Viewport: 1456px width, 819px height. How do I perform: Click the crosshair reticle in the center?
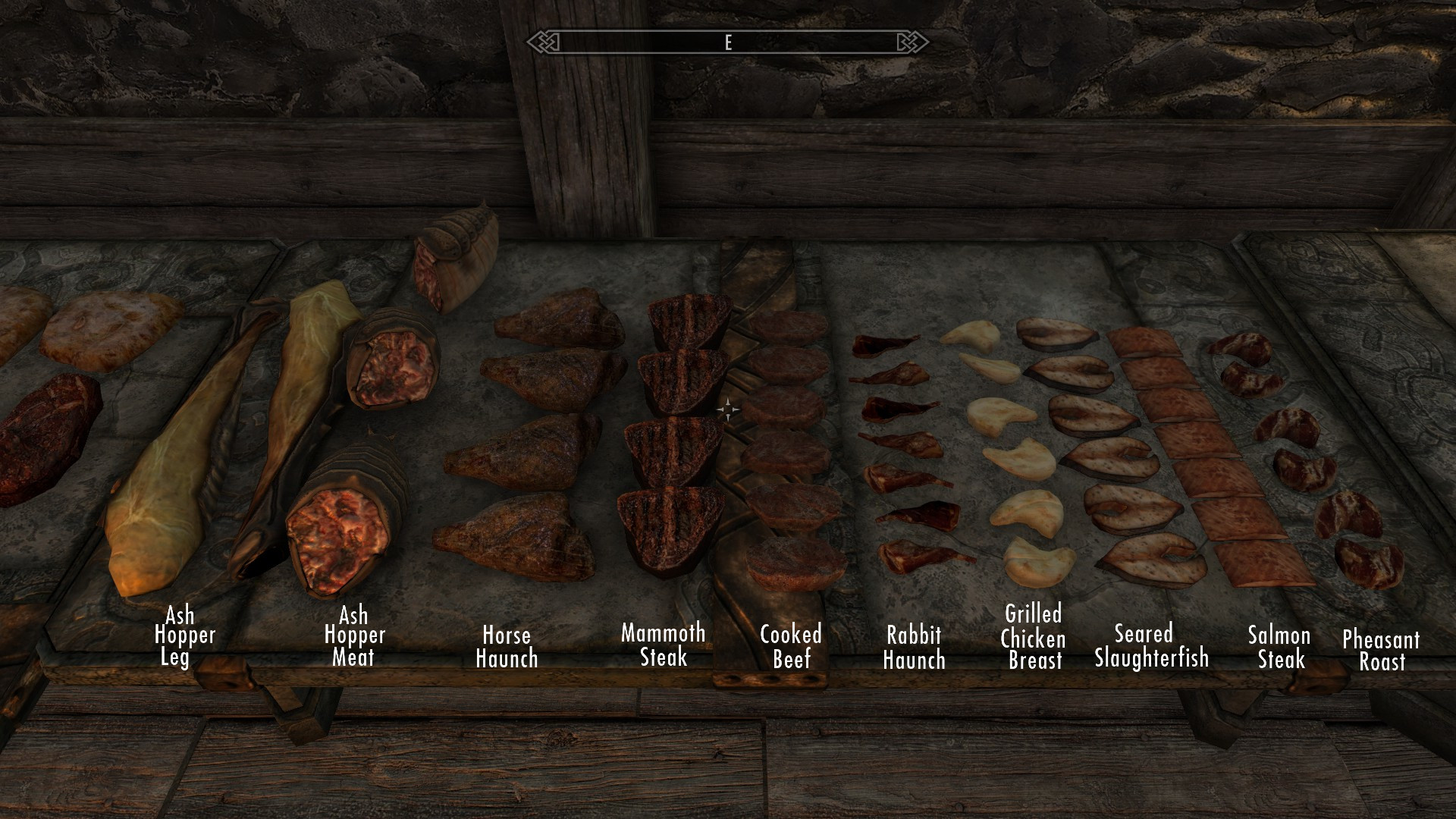click(x=728, y=409)
